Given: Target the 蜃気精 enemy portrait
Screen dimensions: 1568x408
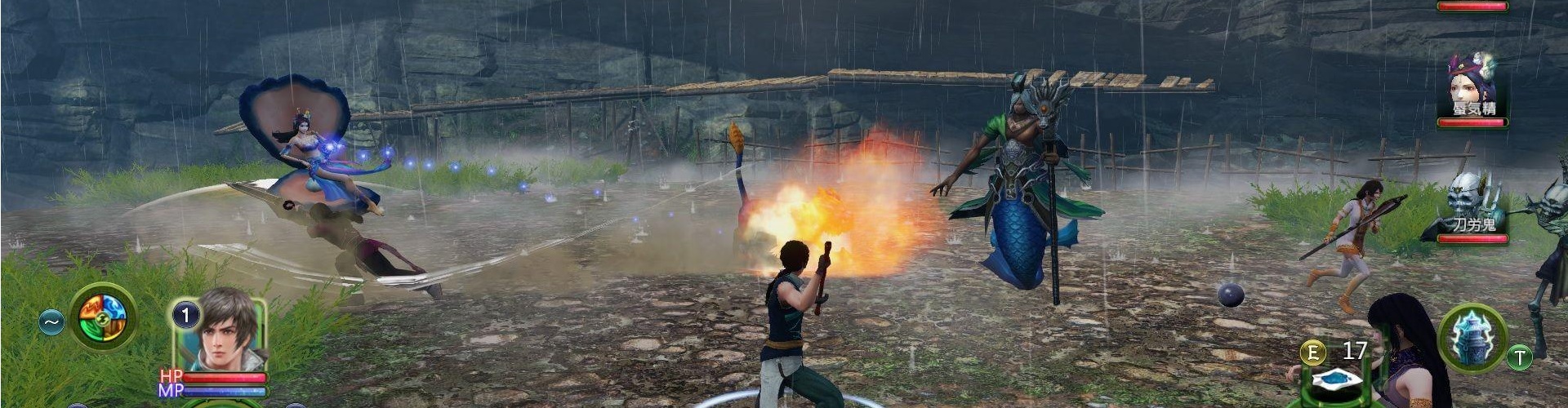Looking at the screenshot, I should pos(1472,85).
